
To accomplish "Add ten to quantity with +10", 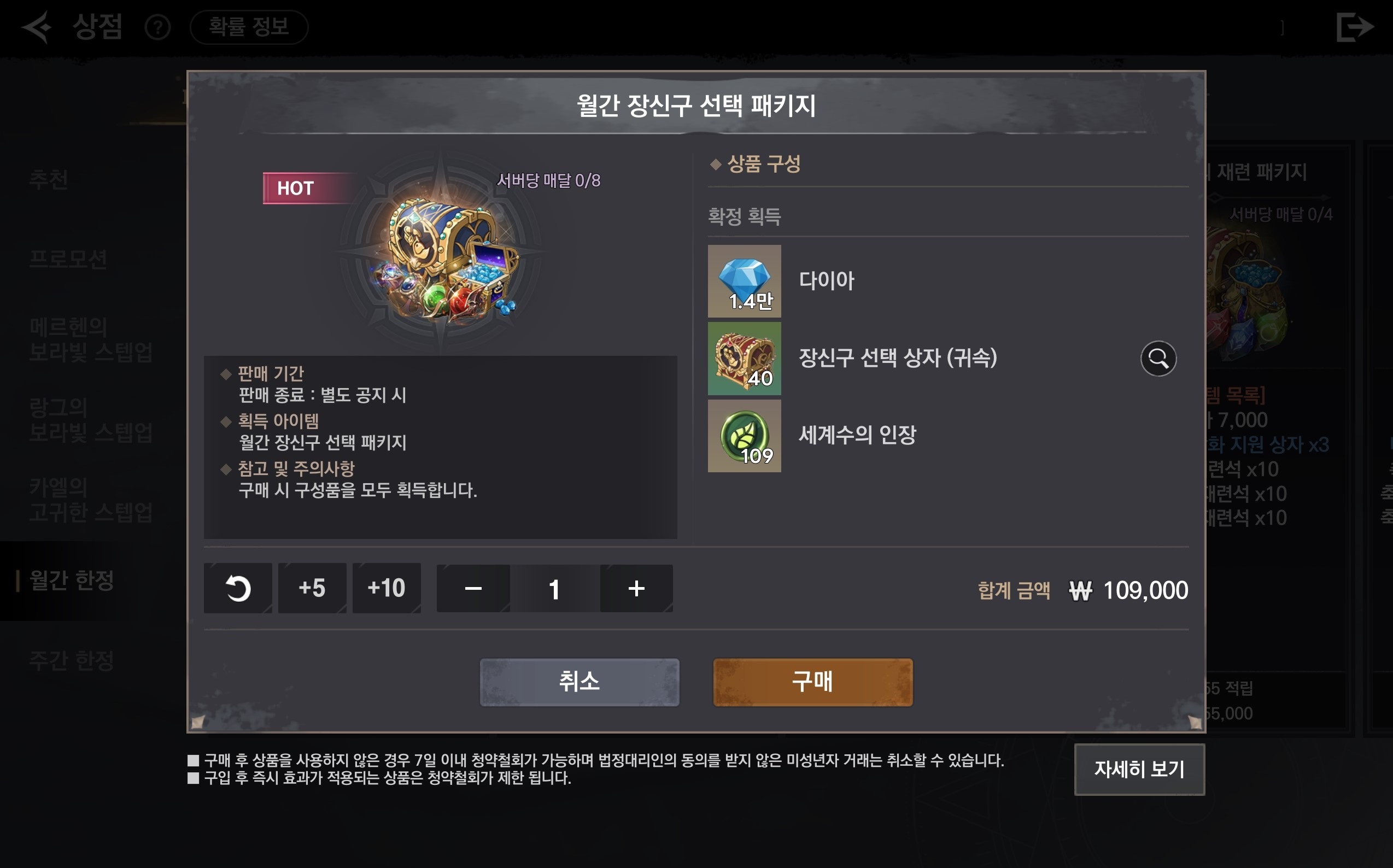I will pyautogui.click(x=387, y=589).
